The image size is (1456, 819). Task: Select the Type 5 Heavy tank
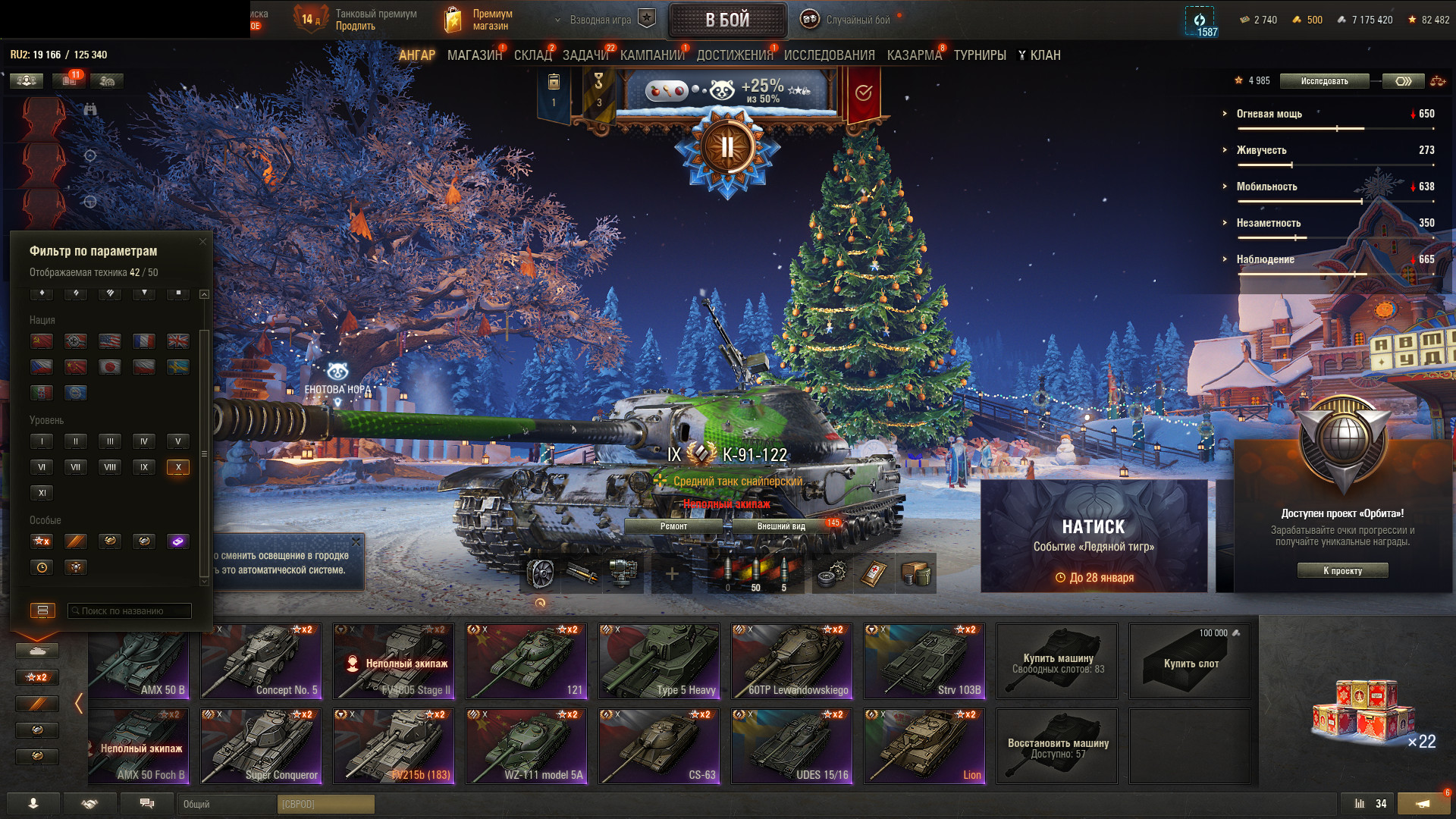pyautogui.click(x=659, y=661)
